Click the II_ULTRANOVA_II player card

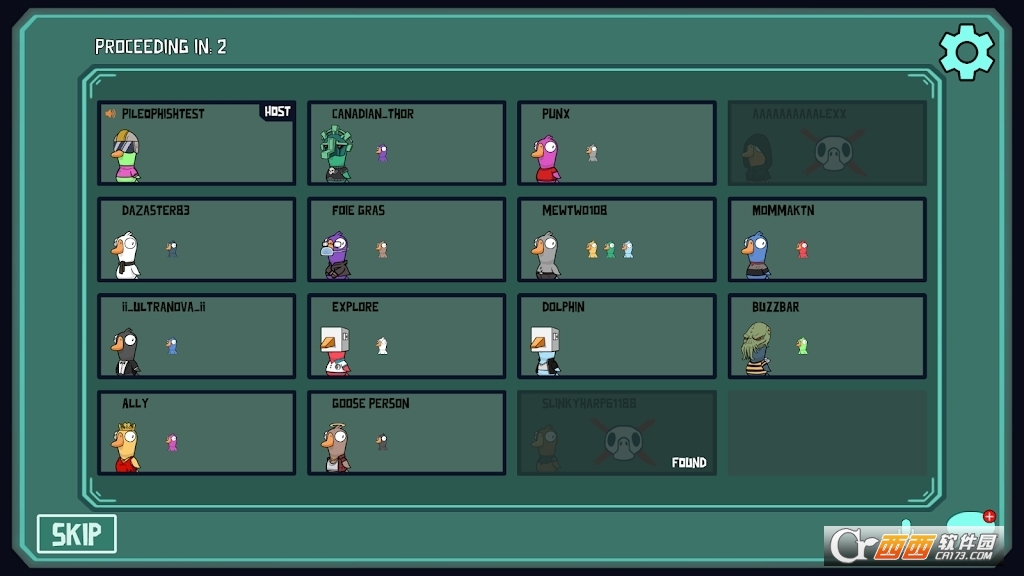[196, 336]
